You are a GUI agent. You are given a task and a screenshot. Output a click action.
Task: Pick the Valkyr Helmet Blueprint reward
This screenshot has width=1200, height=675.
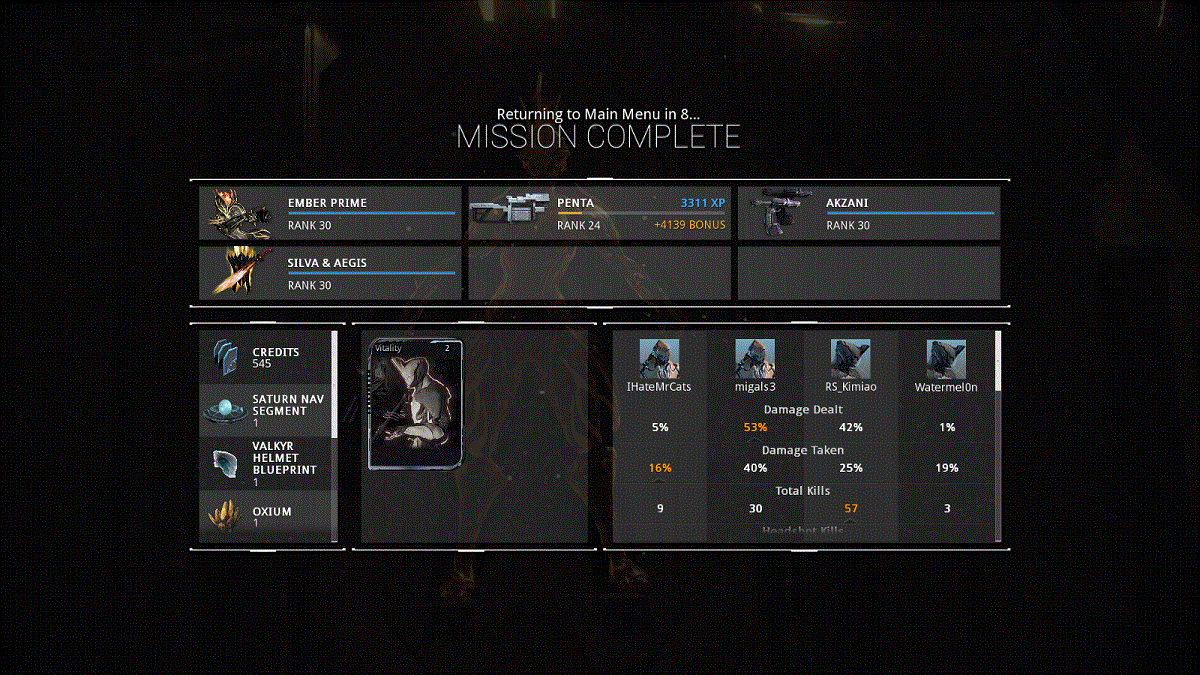tap(266, 463)
